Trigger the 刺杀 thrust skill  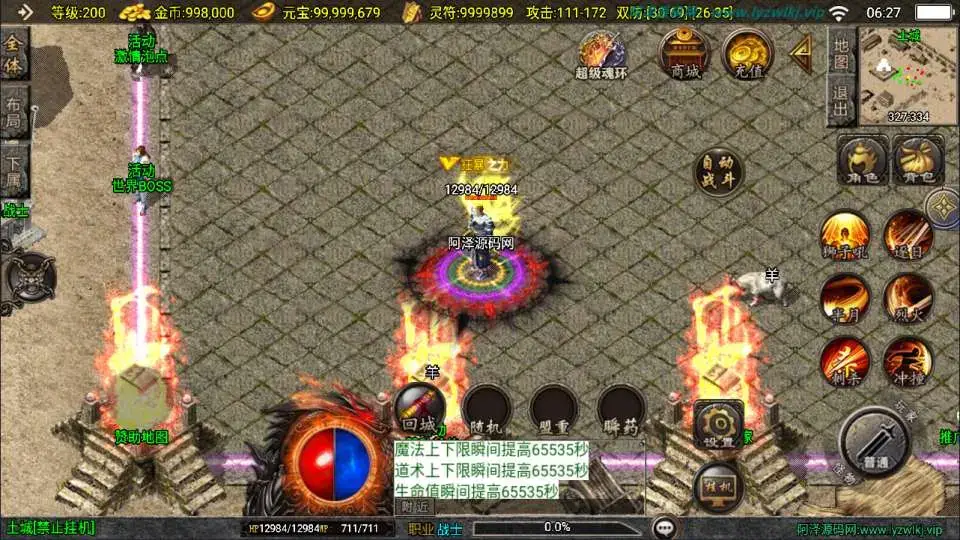[x=844, y=361]
